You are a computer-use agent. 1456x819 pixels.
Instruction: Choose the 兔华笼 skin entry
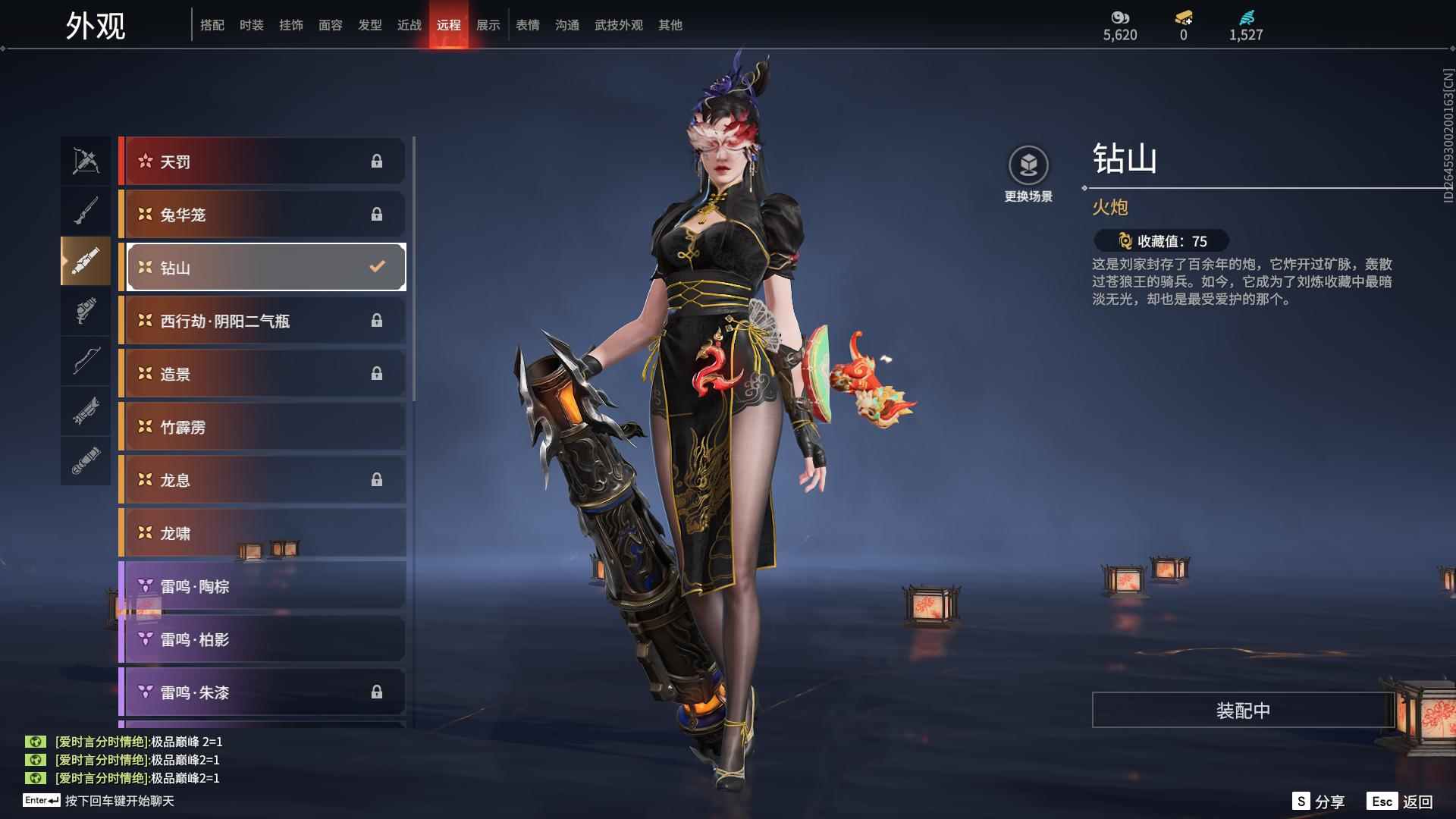262,215
